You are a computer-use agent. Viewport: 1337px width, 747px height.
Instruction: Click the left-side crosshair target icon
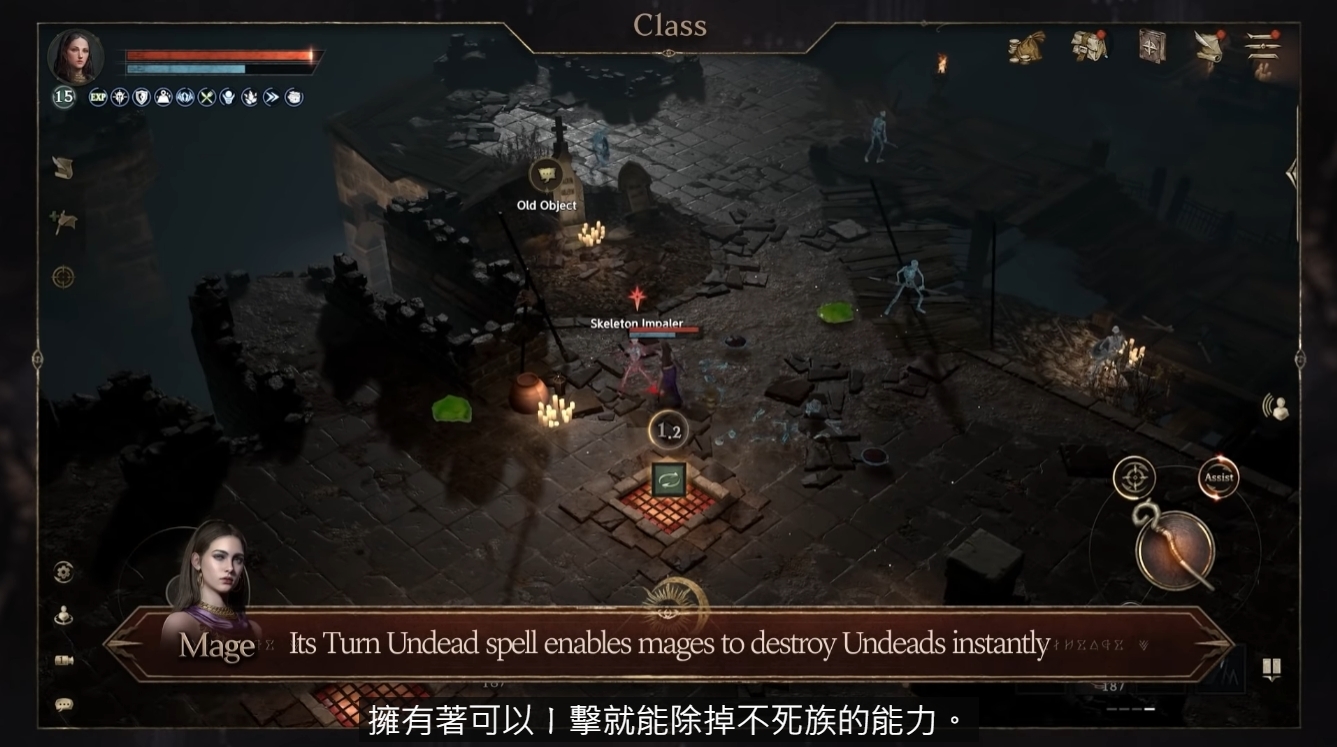(63, 277)
